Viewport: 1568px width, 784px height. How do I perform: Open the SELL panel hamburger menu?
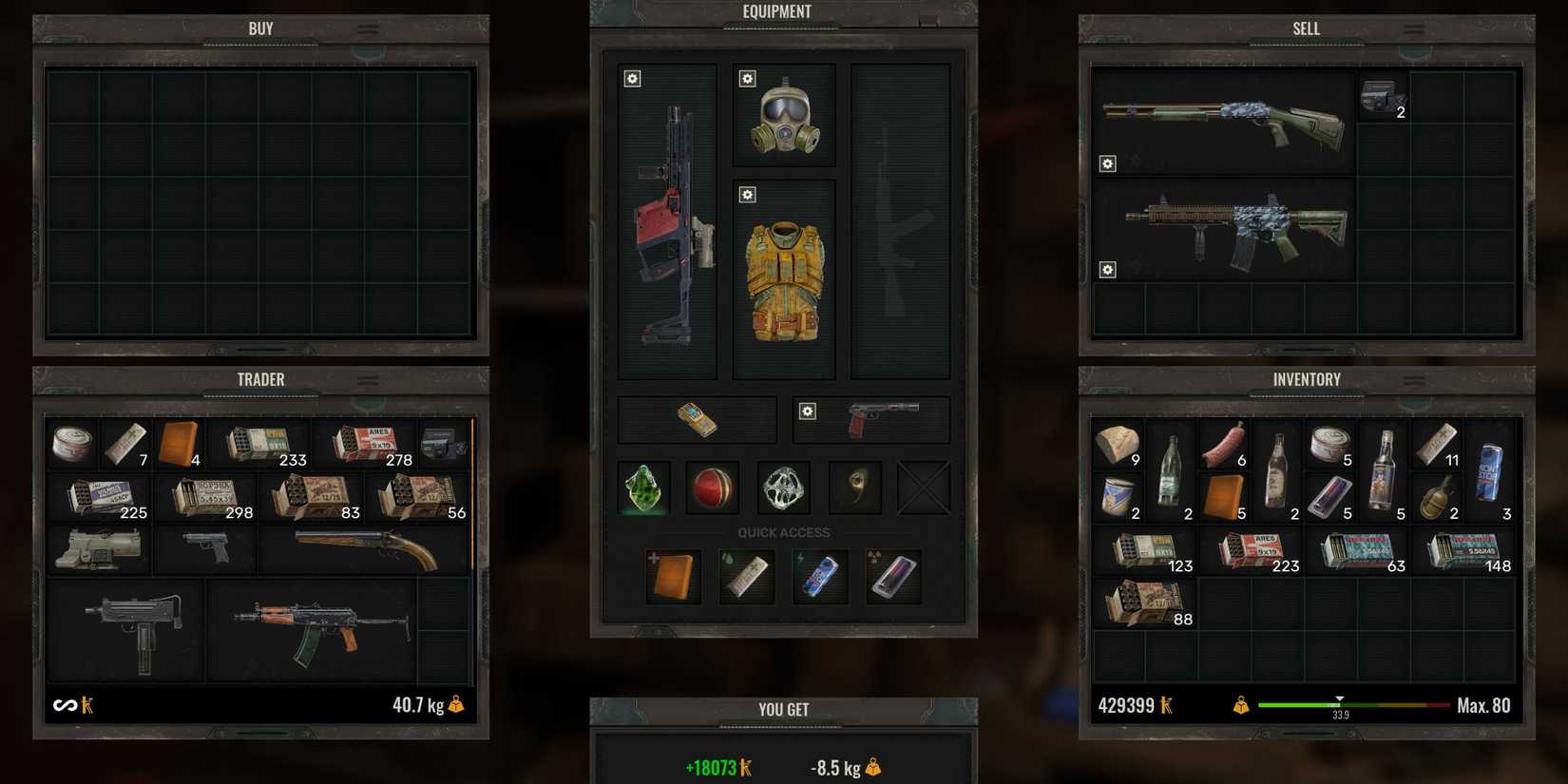pyautogui.click(x=1413, y=29)
